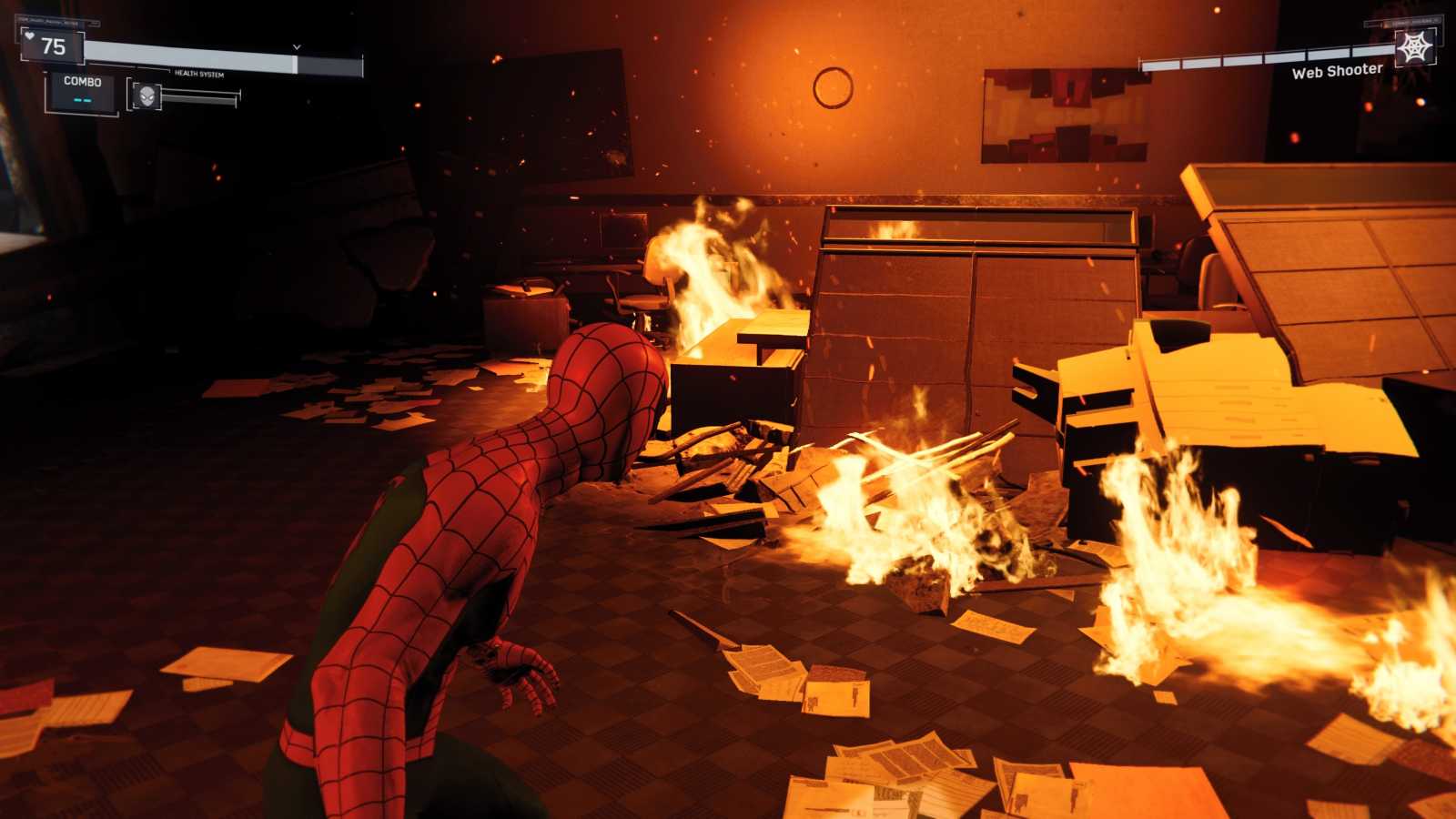Open the dropdown arrow on the HEALTH SYSTEM bar
Viewport: 1456px width, 819px height.
[296, 46]
